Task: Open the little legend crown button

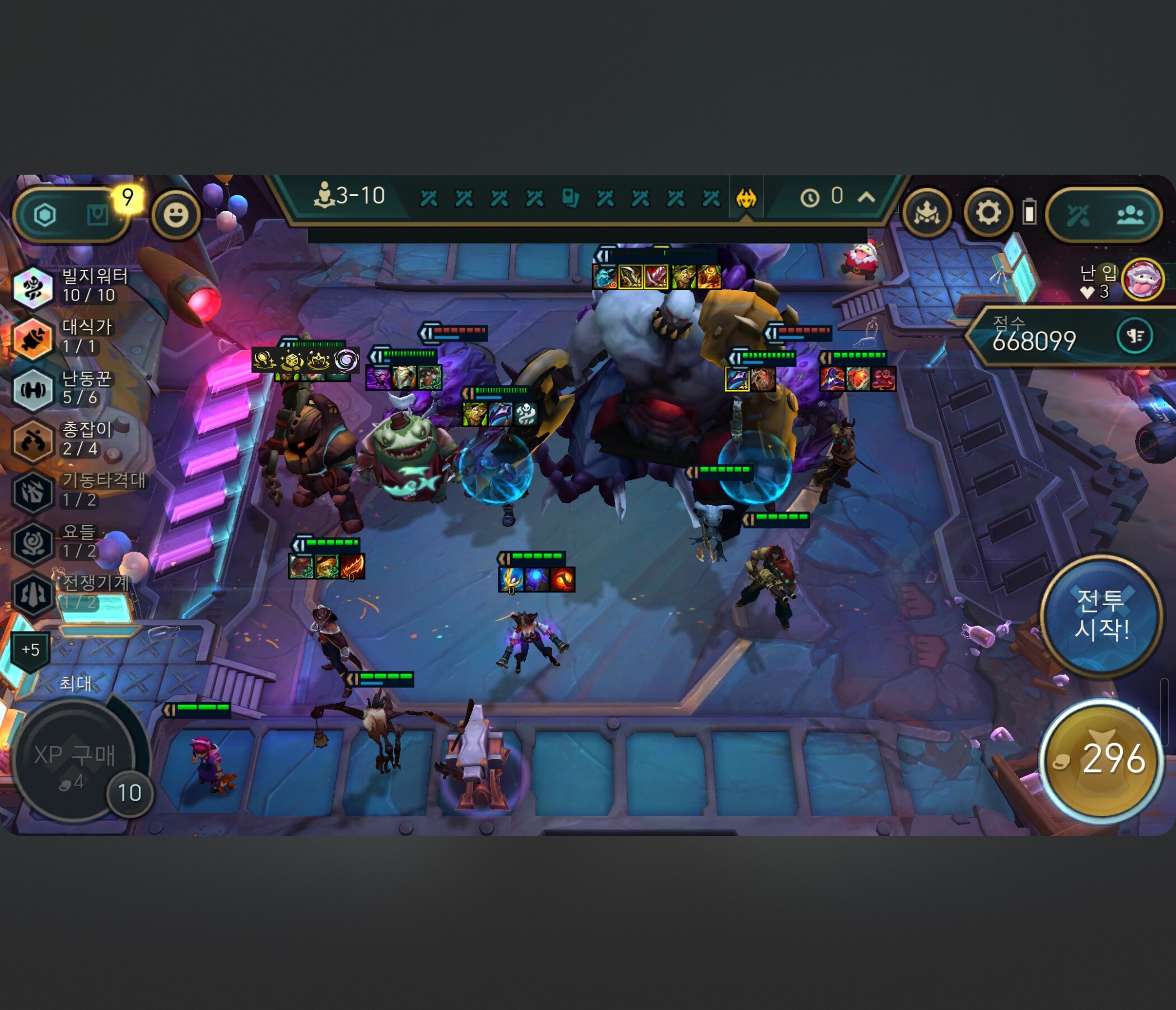Action: point(927,213)
